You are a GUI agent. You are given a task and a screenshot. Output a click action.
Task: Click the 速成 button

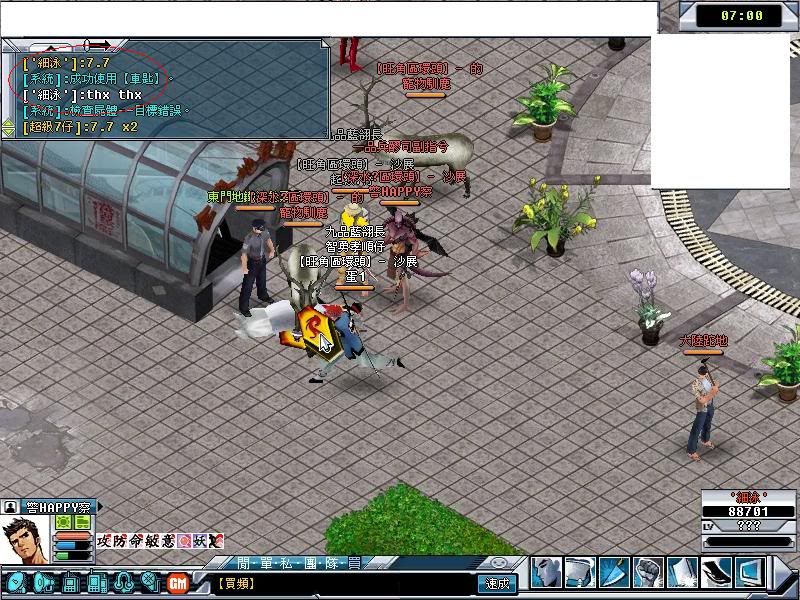497,583
